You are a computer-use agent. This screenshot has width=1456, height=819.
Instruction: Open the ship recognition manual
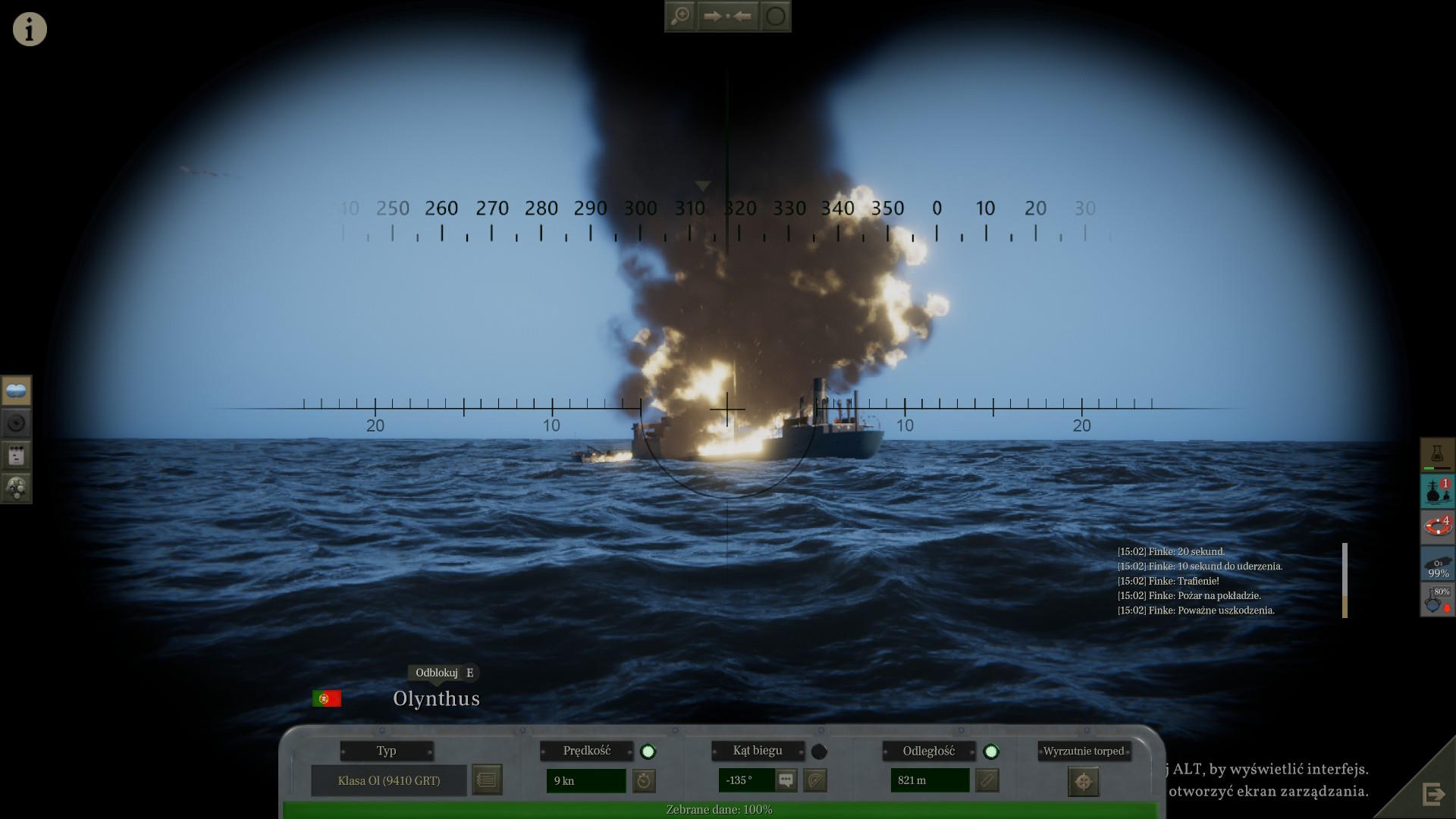coord(487,780)
